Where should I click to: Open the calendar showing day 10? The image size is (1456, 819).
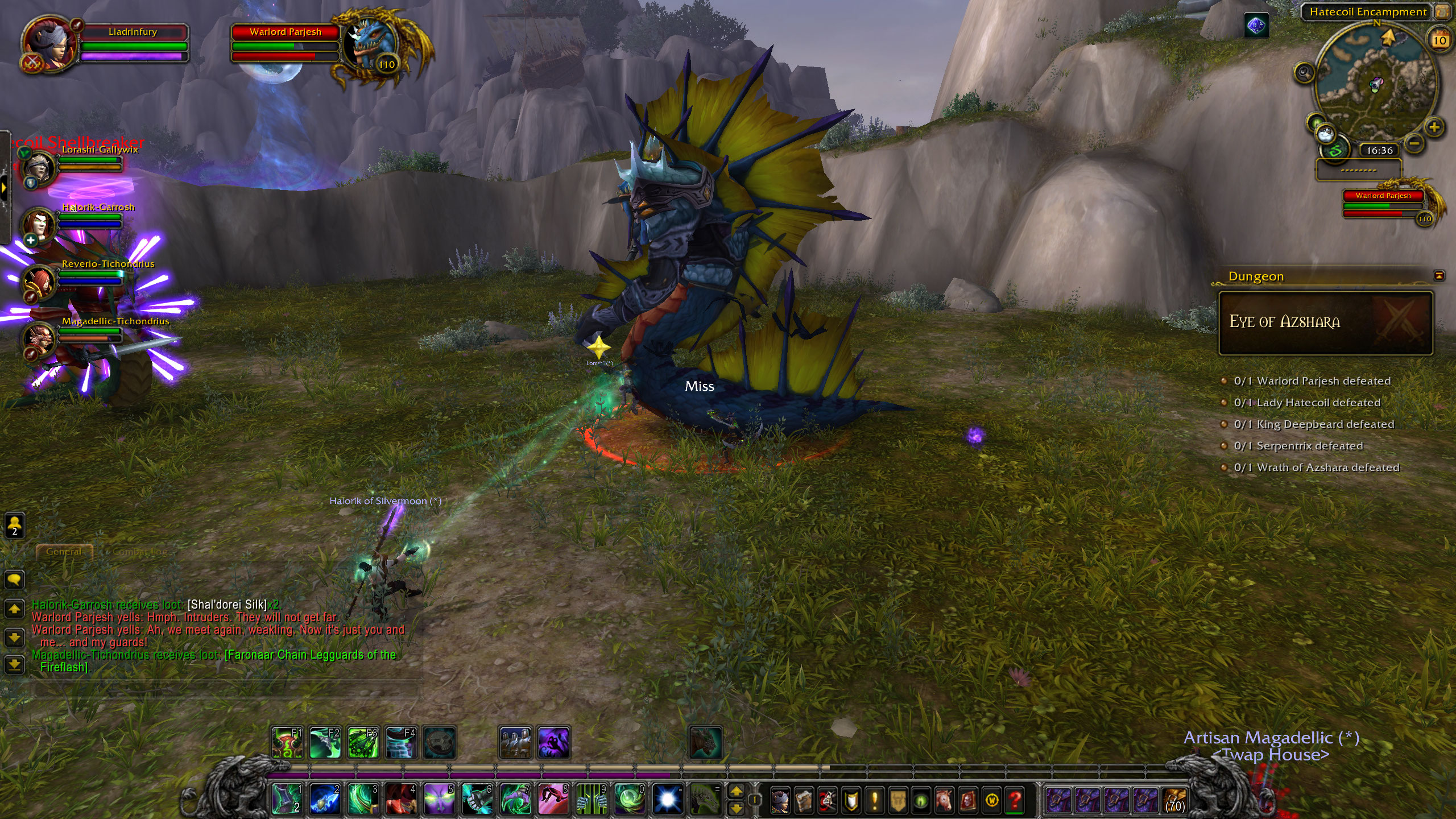pos(1440,40)
